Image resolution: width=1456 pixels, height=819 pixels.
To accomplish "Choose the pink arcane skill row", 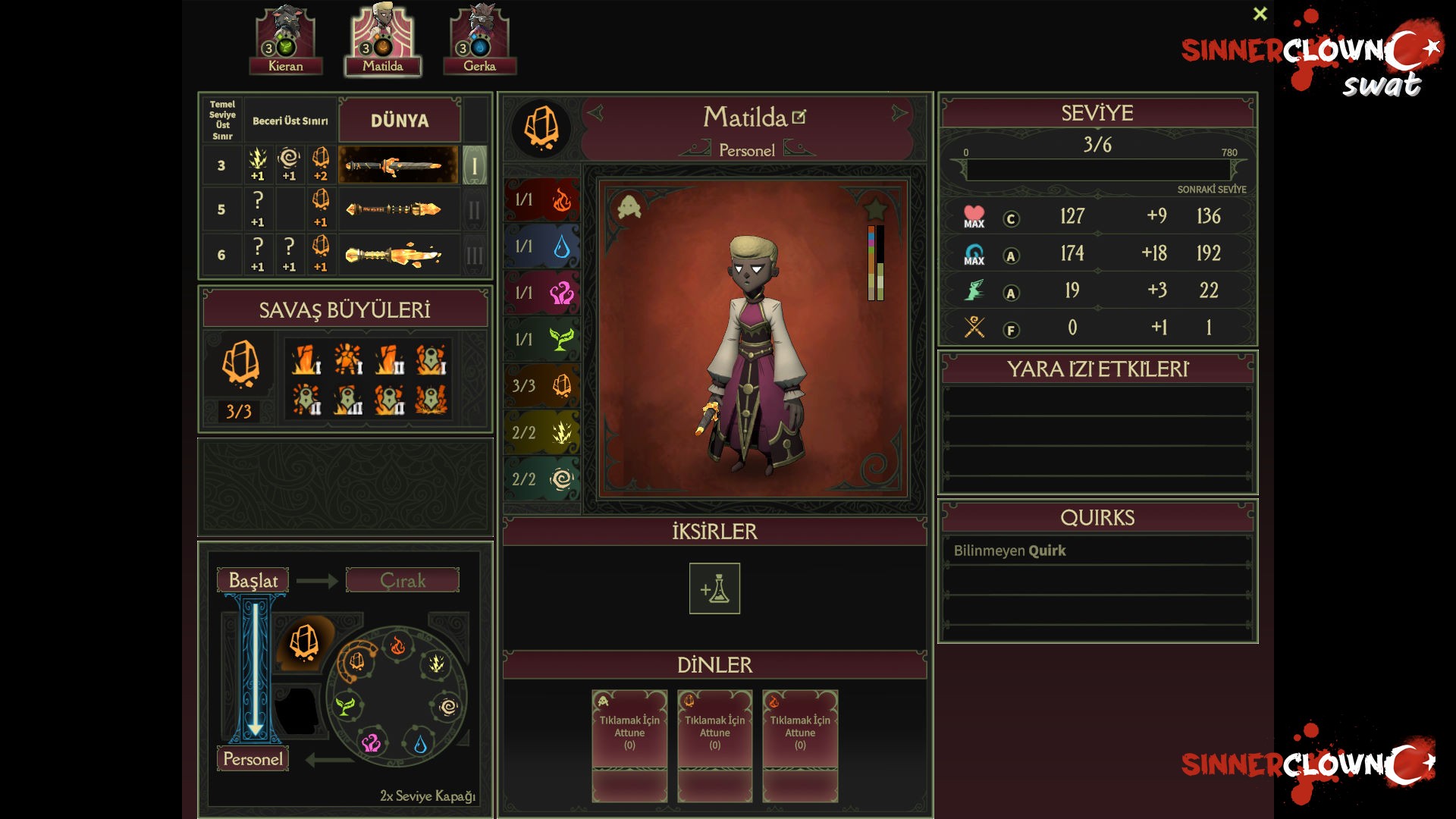I will tap(541, 293).
